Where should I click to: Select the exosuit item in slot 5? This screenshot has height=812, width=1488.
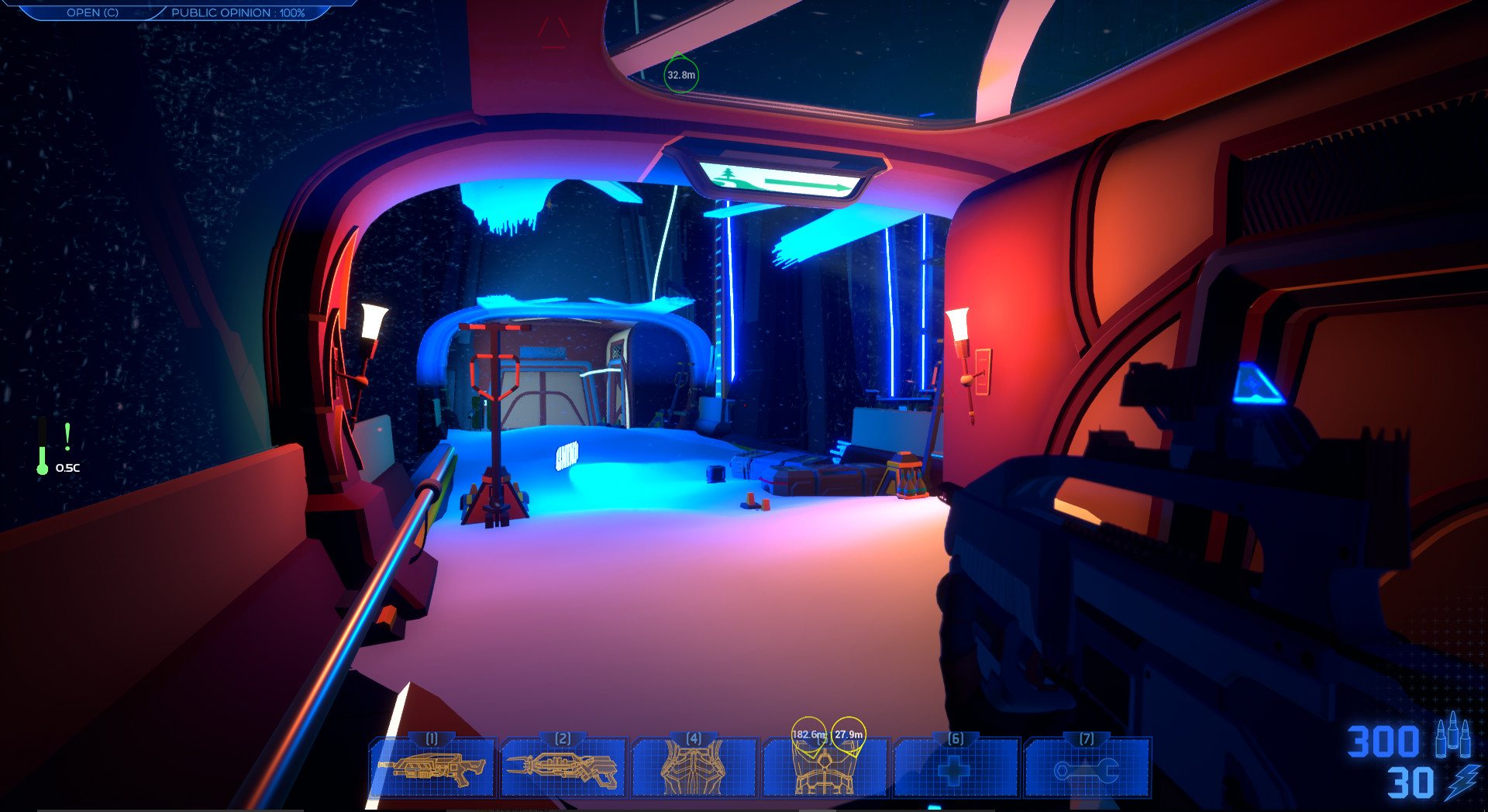(x=825, y=771)
